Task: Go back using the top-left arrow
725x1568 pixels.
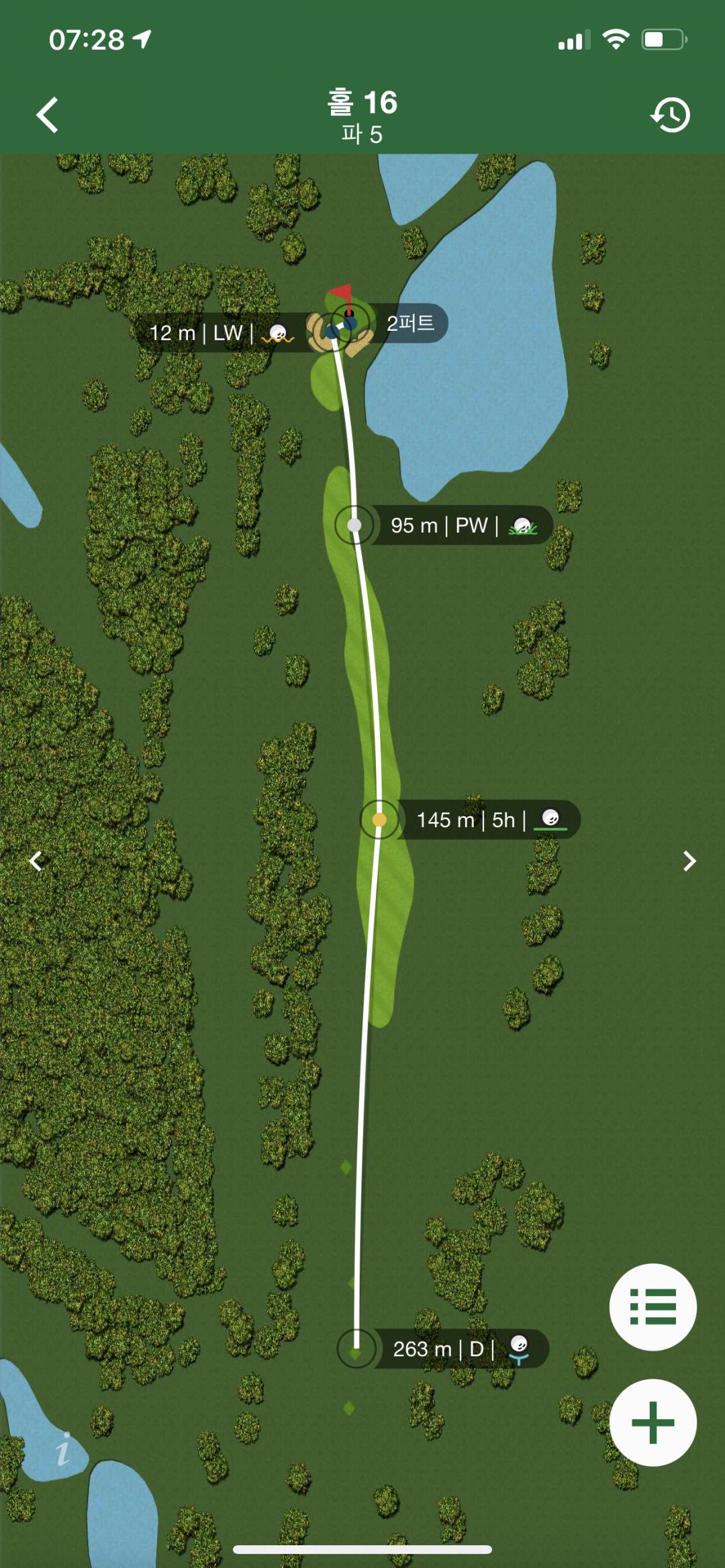Action: pos(47,115)
